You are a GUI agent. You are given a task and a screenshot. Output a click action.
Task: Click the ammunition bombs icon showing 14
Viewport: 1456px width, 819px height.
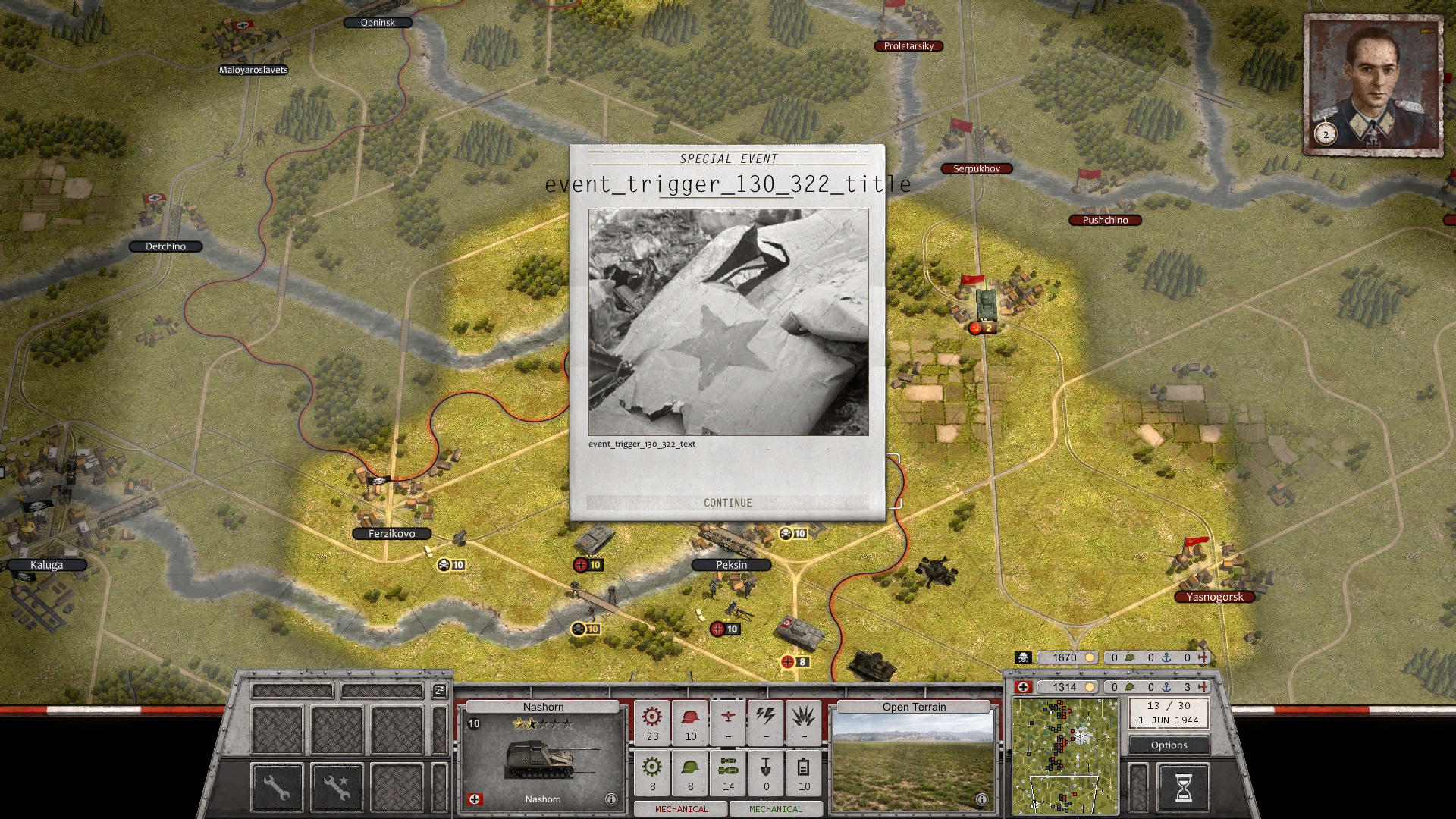pyautogui.click(x=728, y=767)
